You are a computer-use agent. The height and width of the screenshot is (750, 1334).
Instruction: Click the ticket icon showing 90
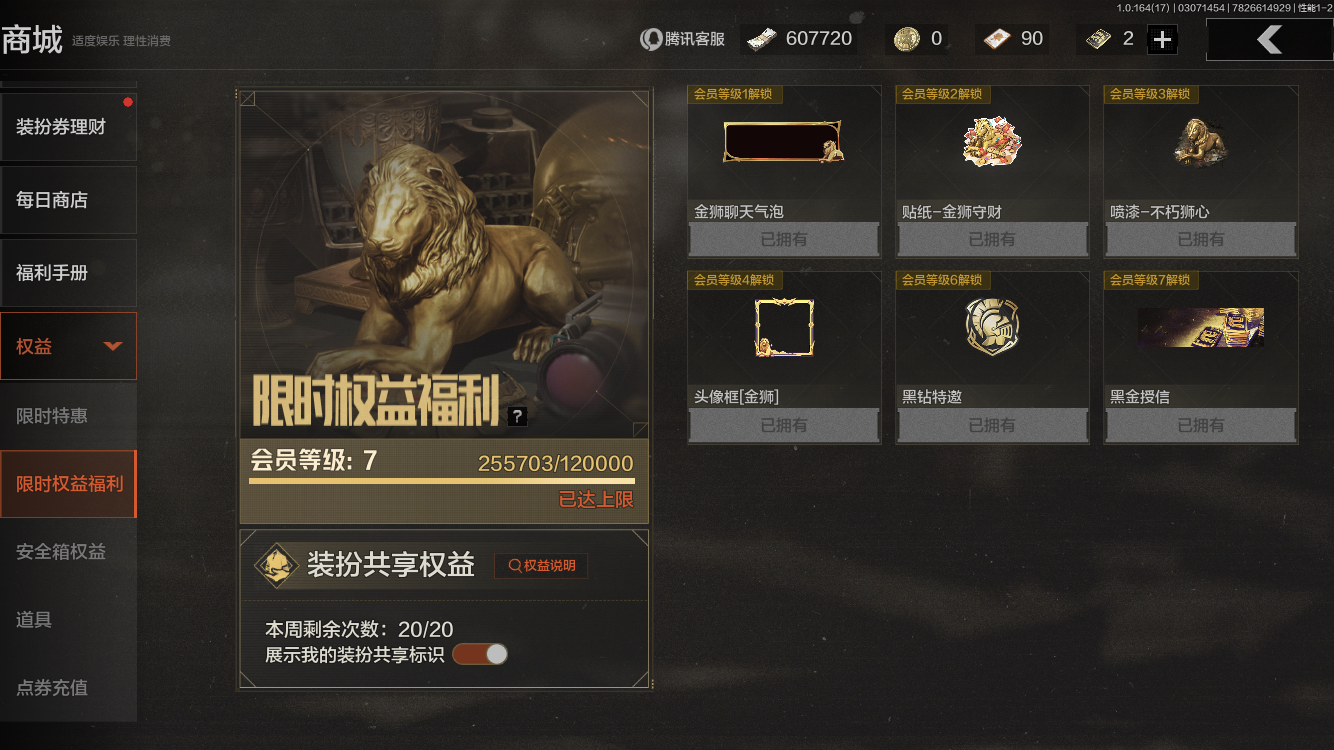[x=999, y=38]
